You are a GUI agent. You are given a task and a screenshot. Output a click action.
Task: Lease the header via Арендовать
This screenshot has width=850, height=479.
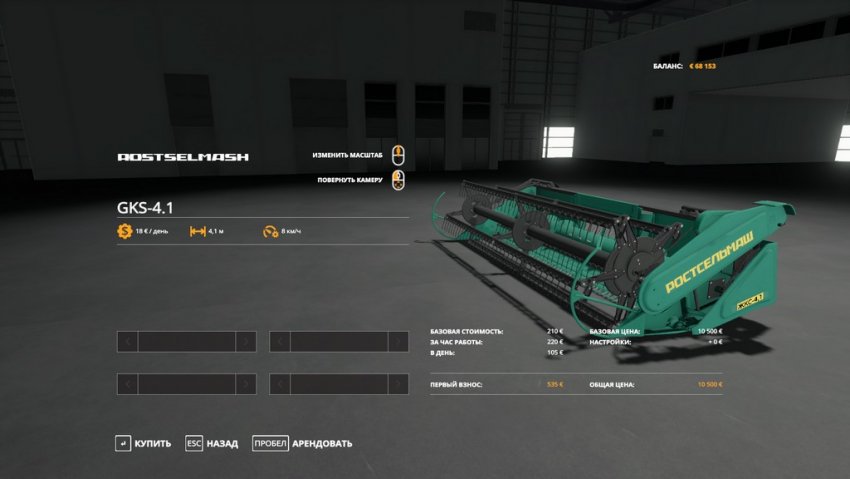pyautogui.click(x=303, y=443)
